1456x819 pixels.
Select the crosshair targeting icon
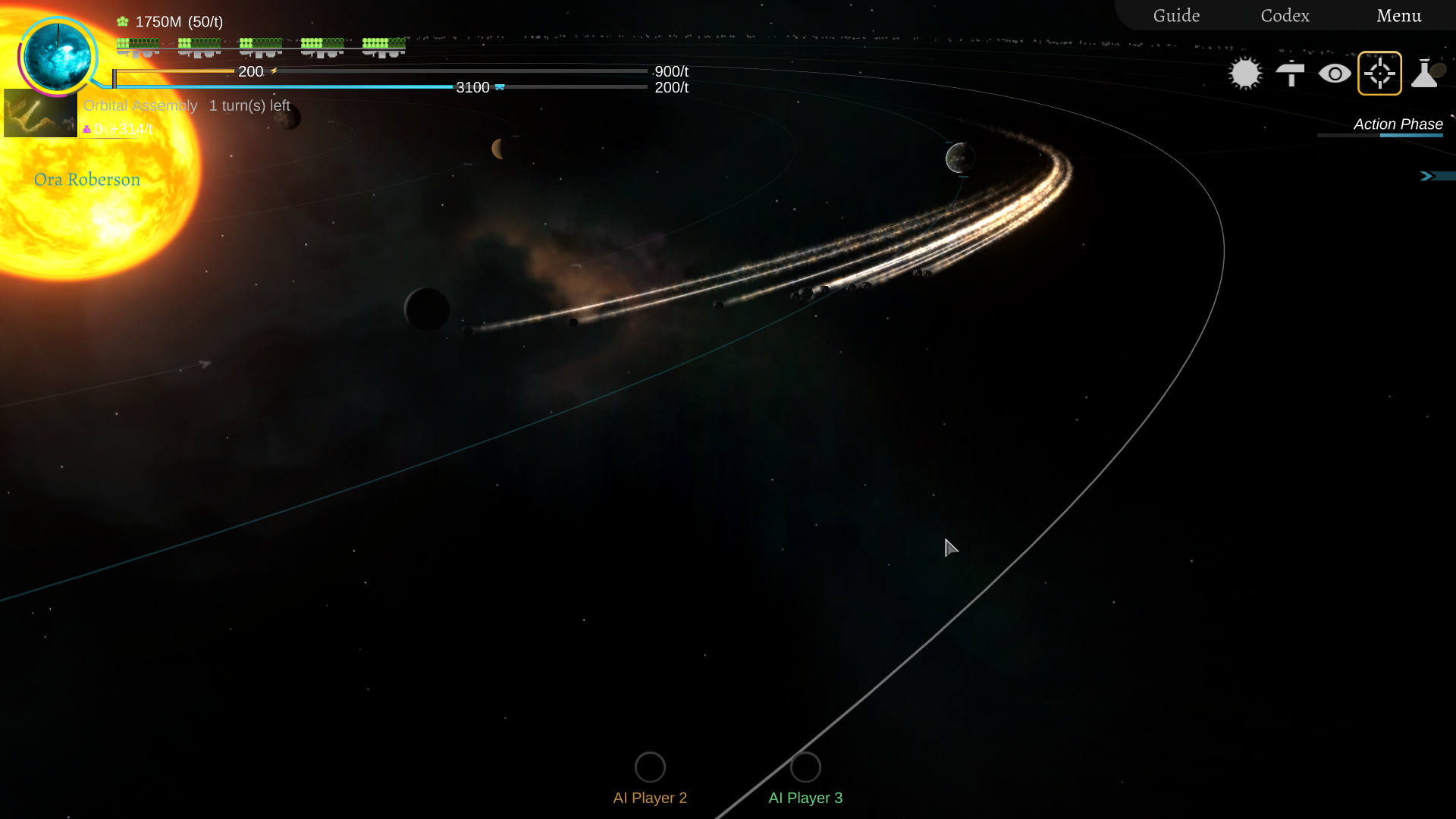pos(1379,74)
